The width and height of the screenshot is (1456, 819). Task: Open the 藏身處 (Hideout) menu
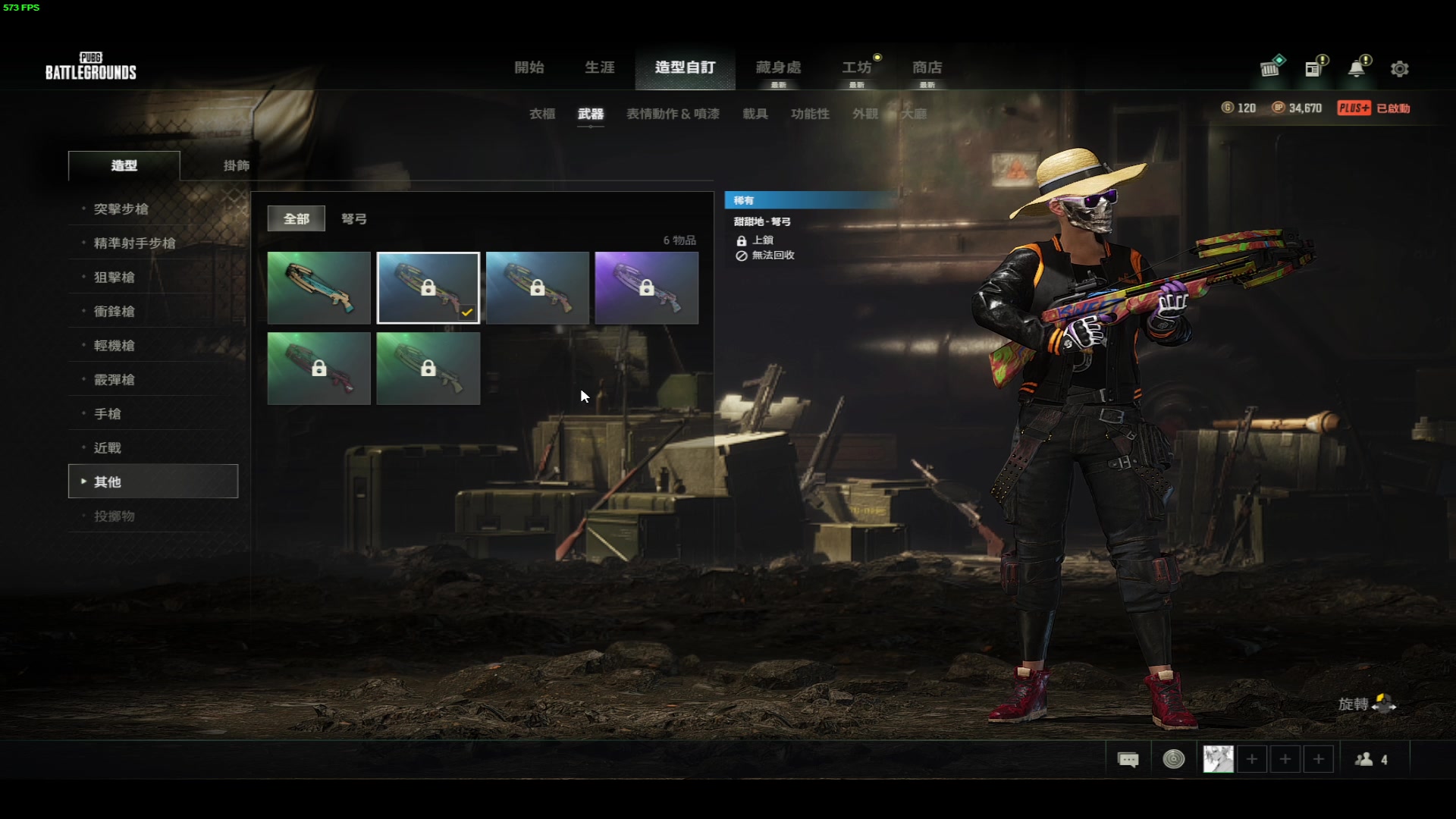click(x=778, y=67)
